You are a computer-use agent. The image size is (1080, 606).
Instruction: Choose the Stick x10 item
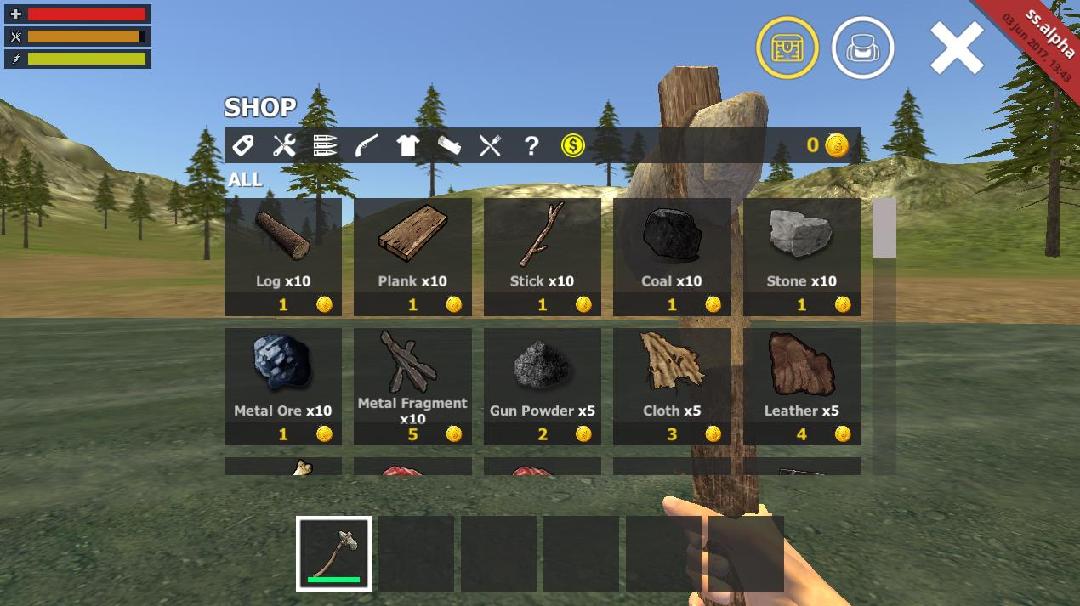click(542, 256)
